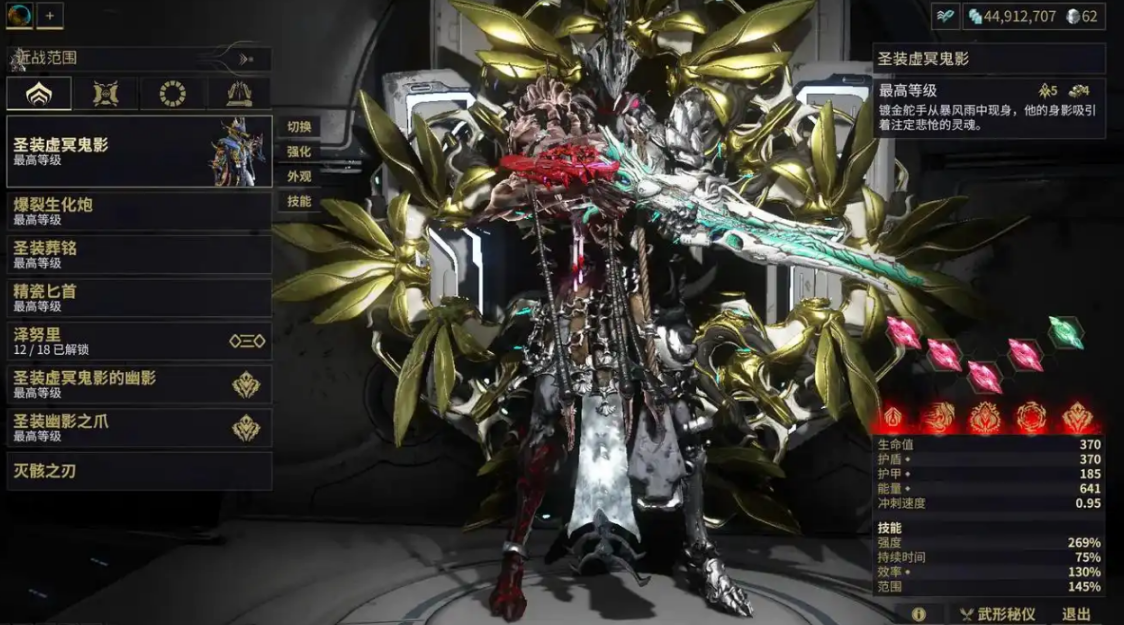1124x625 pixels.
Task: Open the 外观 appearance menu
Action: 299,176
